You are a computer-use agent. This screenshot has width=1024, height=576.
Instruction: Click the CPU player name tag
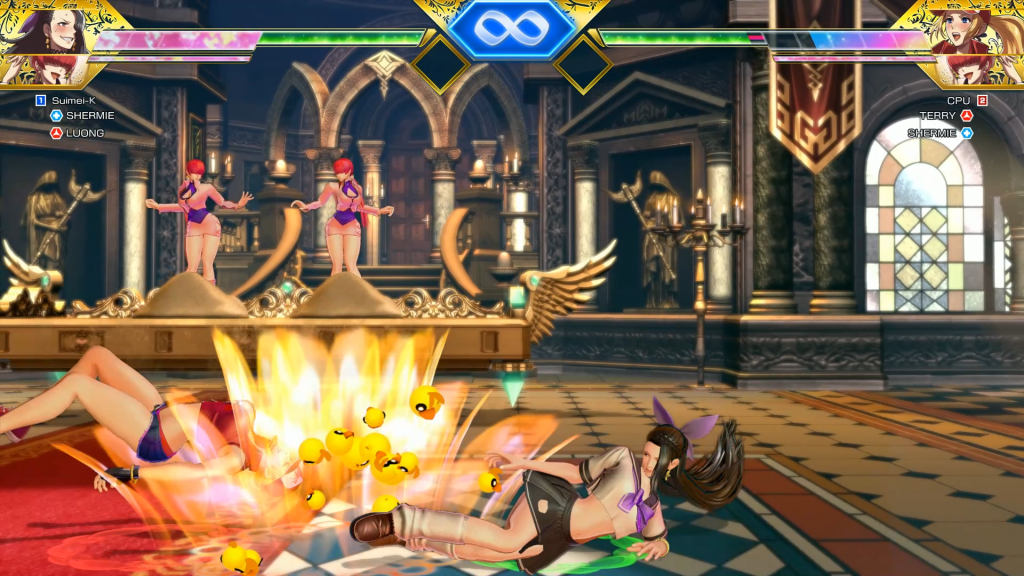pos(958,100)
